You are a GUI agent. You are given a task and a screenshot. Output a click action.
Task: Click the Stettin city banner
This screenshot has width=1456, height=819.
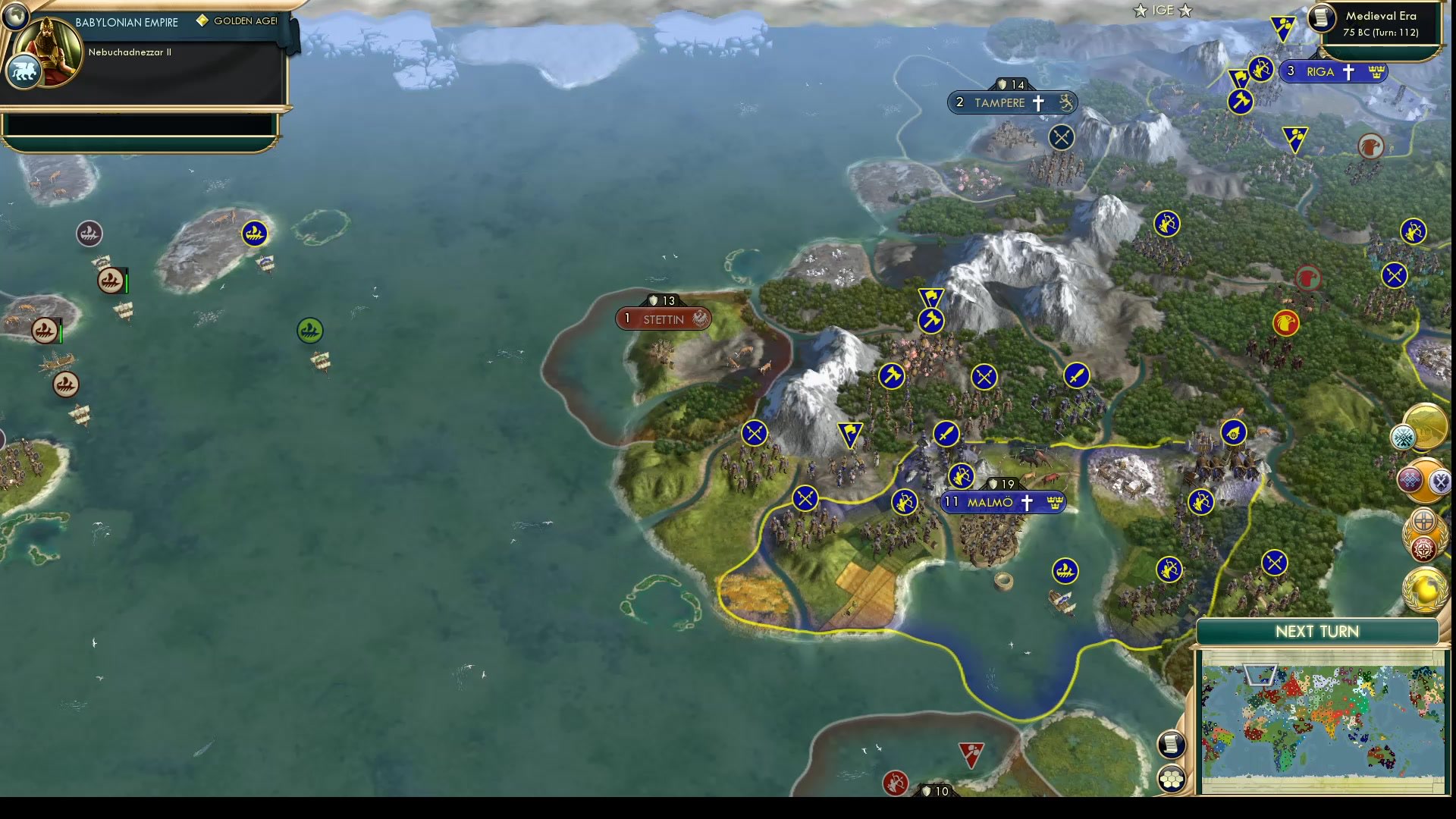pos(662,318)
